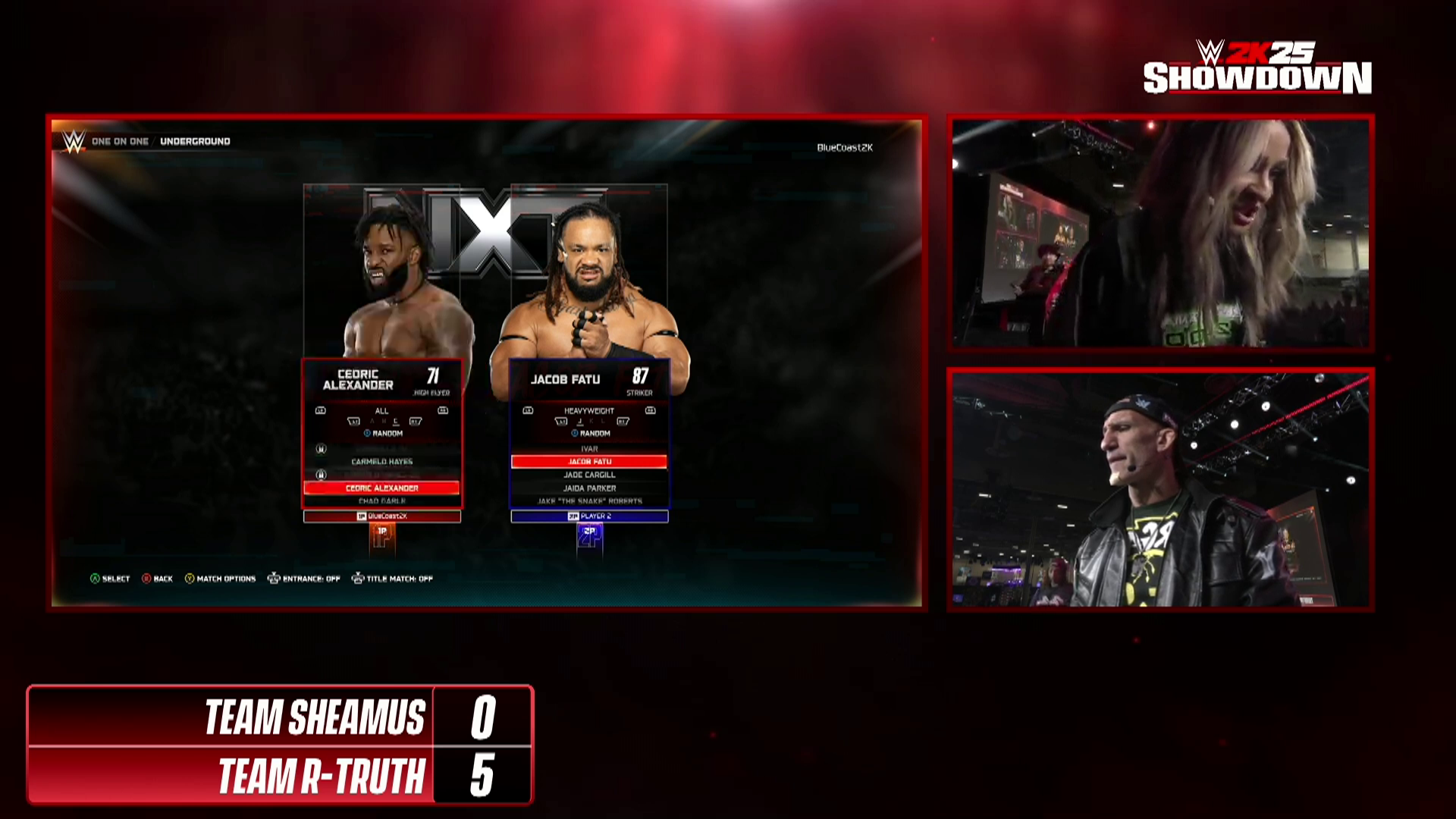1456x819 pixels.
Task: Toggle the Entrance: Off setting
Action: pyautogui.click(x=303, y=579)
